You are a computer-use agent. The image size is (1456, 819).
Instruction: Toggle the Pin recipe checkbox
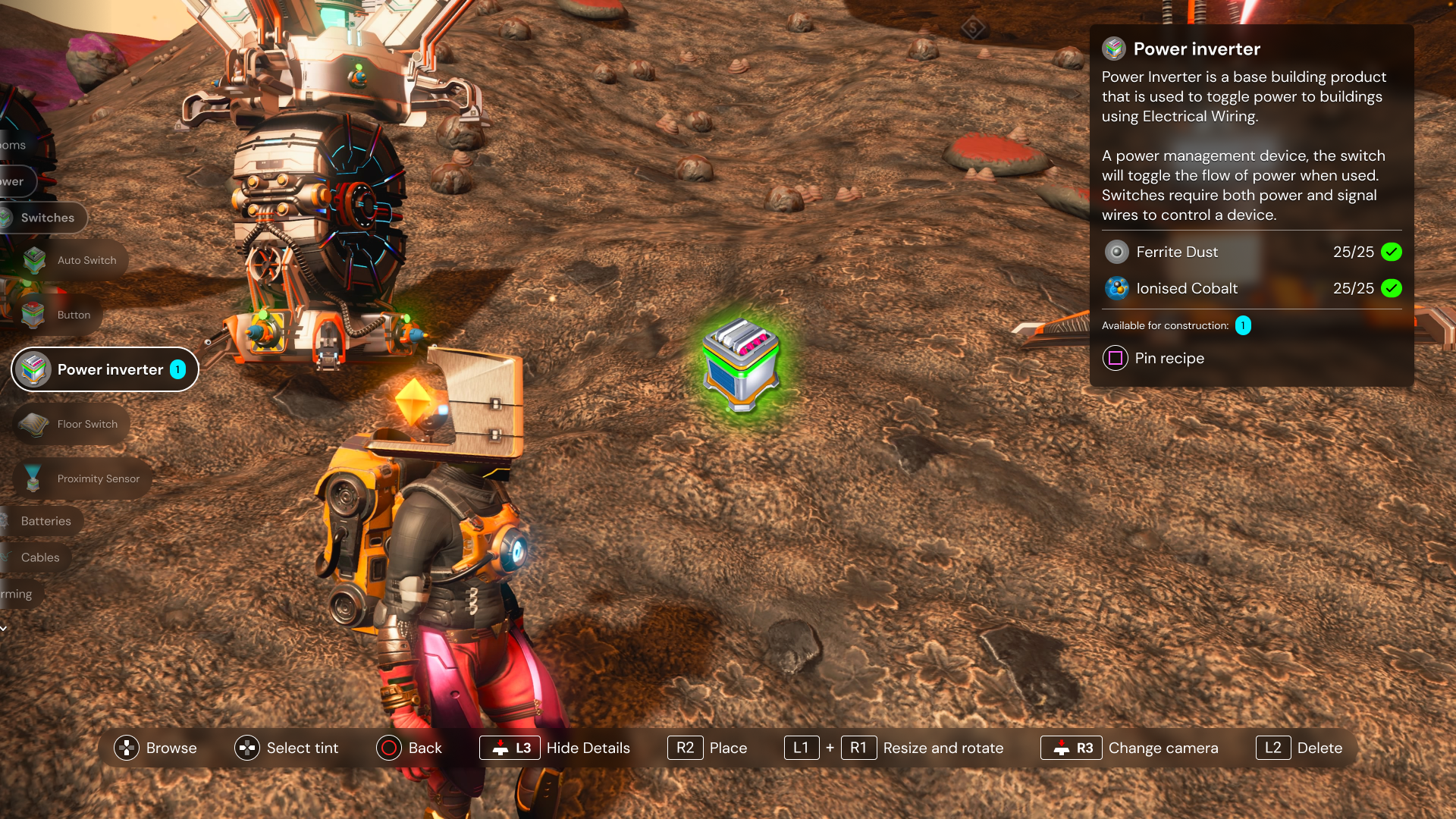1116,358
